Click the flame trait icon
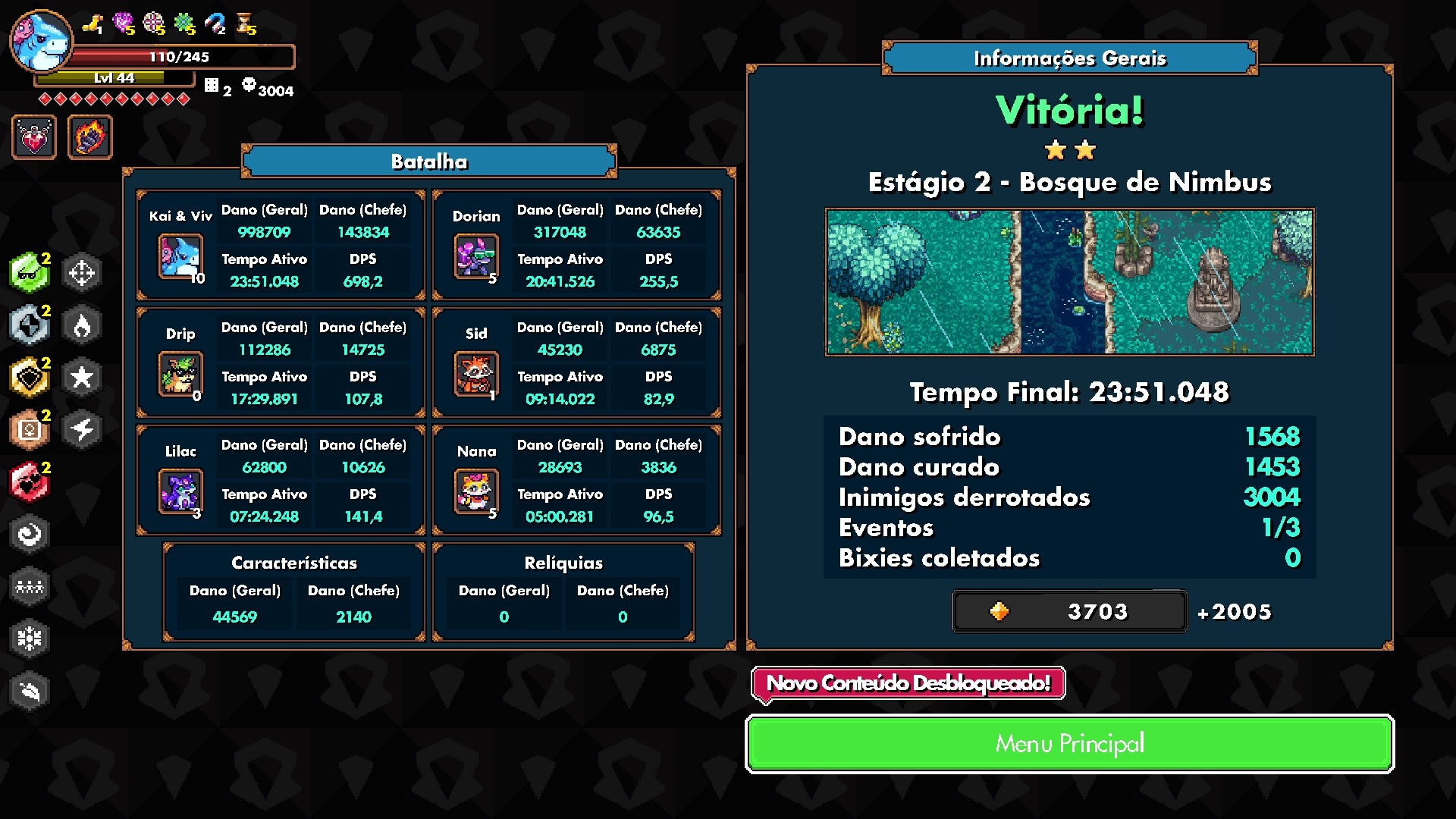 tap(82, 325)
